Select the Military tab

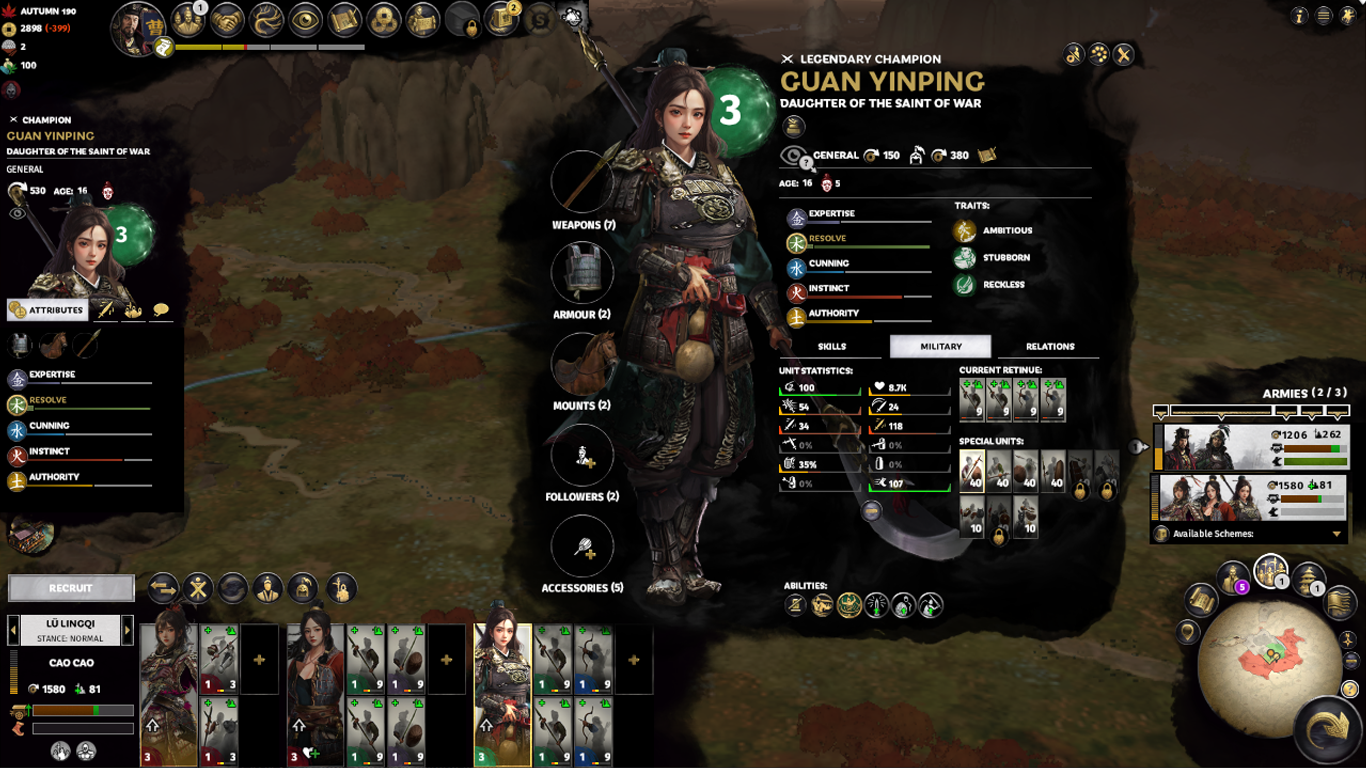coord(940,346)
